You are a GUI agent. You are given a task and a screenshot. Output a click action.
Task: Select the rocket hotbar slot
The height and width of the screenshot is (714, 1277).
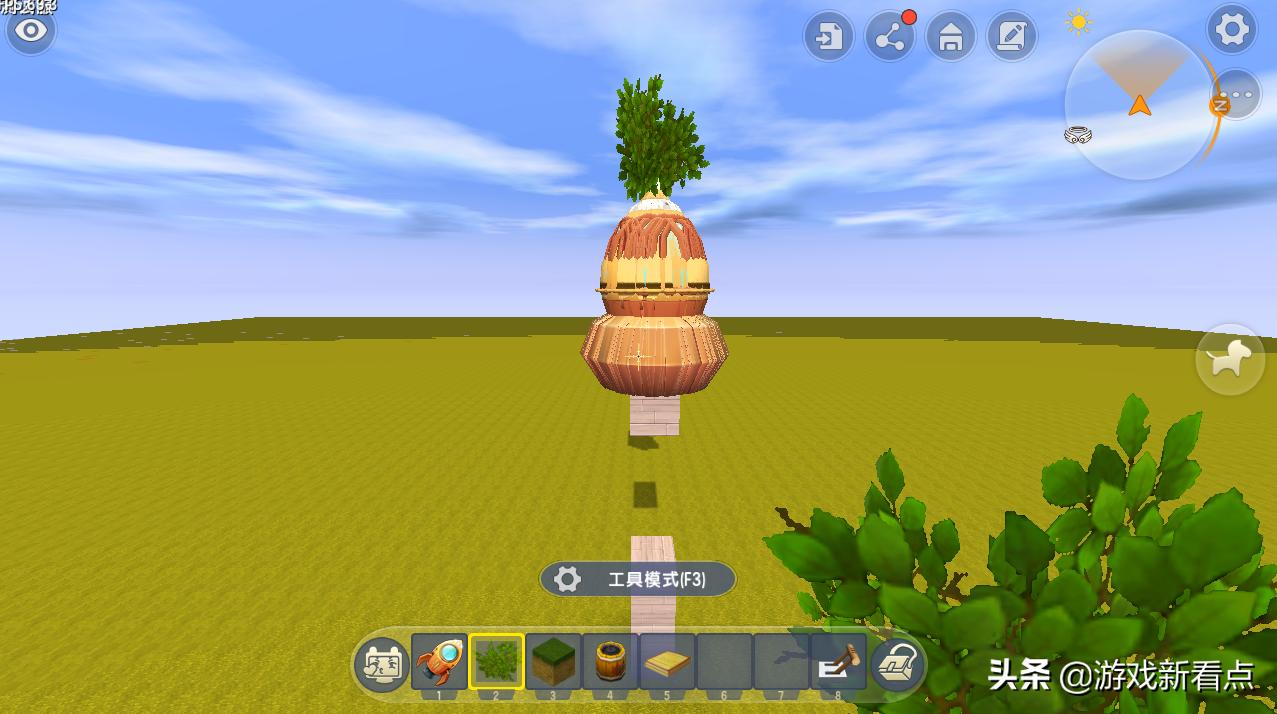click(x=439, y=662)
